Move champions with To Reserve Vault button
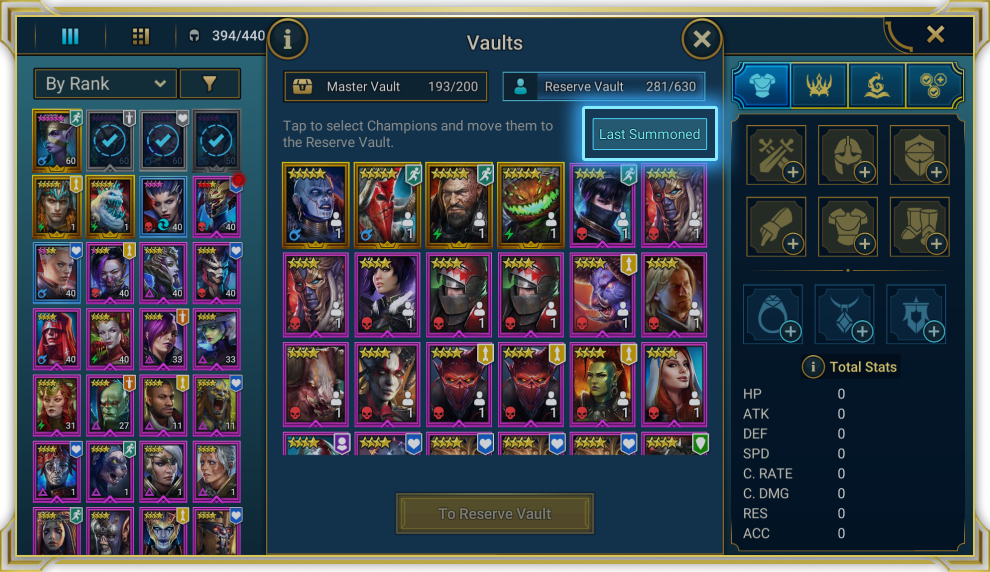 tap(495, 514)
